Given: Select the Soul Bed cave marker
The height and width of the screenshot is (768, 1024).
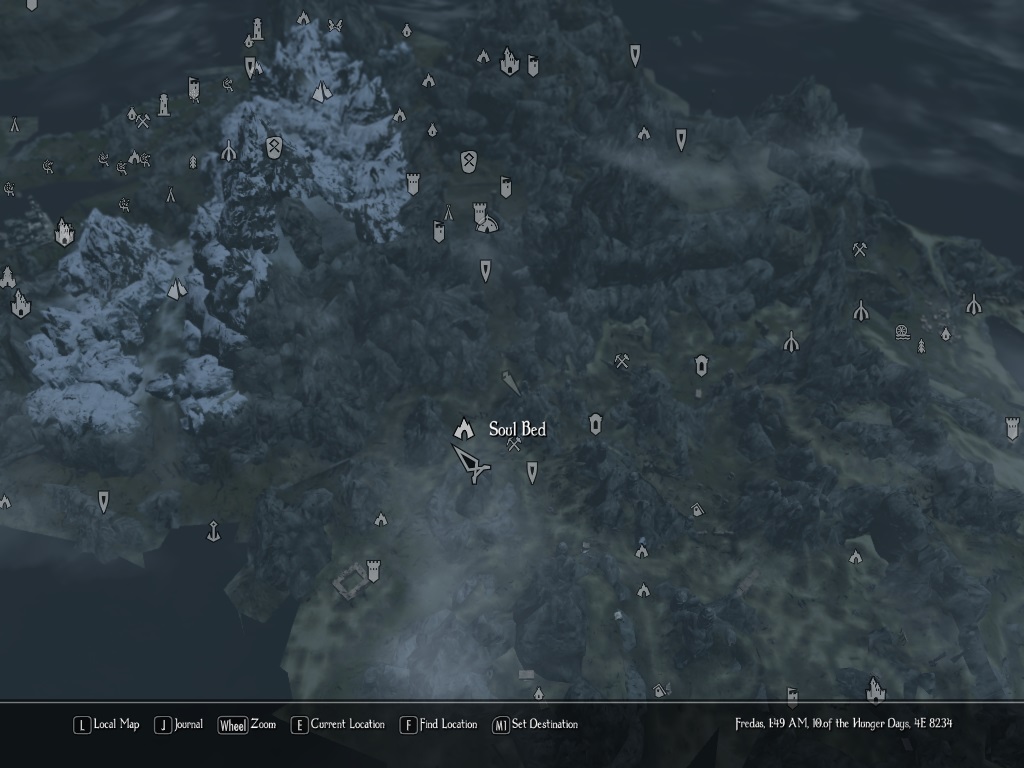Looking at the screenshot, I should (463, 428).
